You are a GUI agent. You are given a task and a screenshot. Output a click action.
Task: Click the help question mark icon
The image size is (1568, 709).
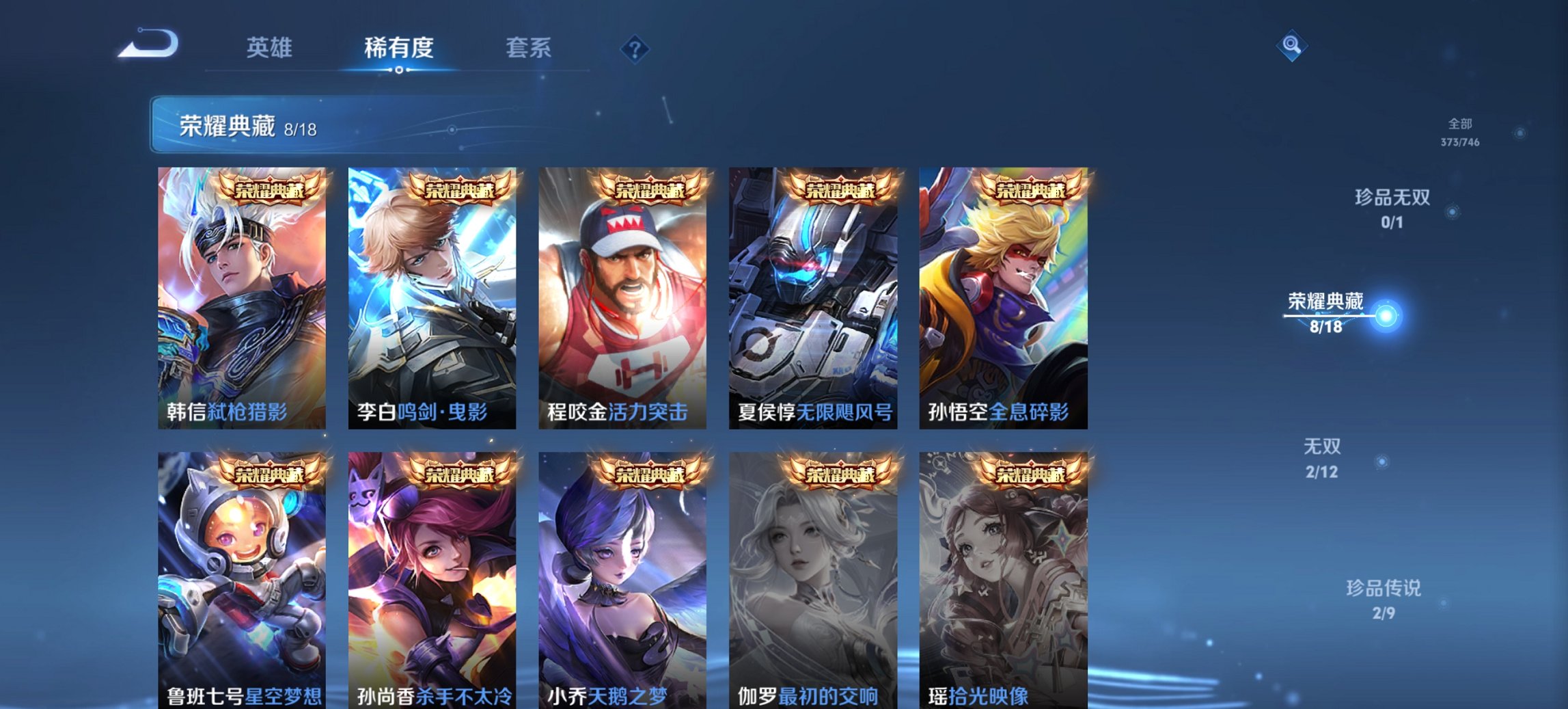click(x=634, y=48)
